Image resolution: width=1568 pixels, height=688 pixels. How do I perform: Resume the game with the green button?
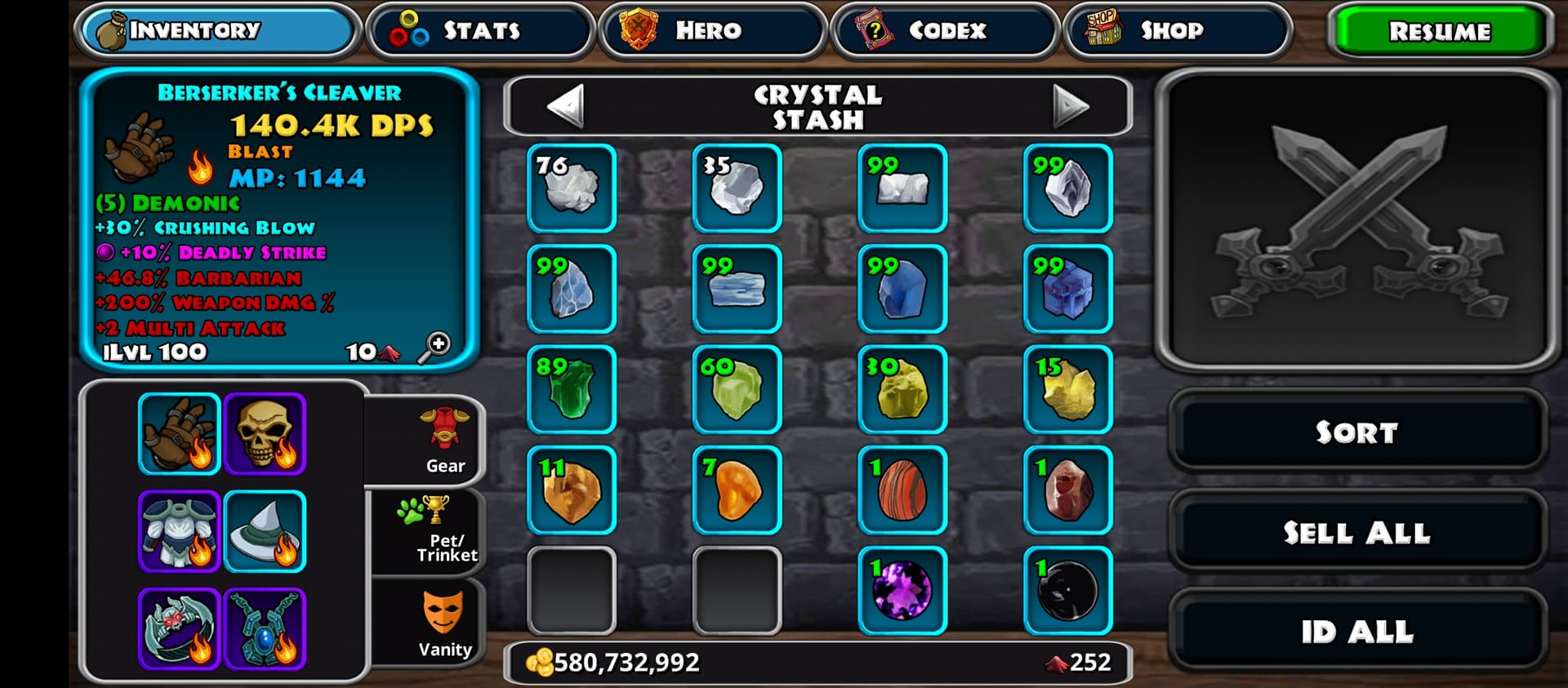[1439, 31]
